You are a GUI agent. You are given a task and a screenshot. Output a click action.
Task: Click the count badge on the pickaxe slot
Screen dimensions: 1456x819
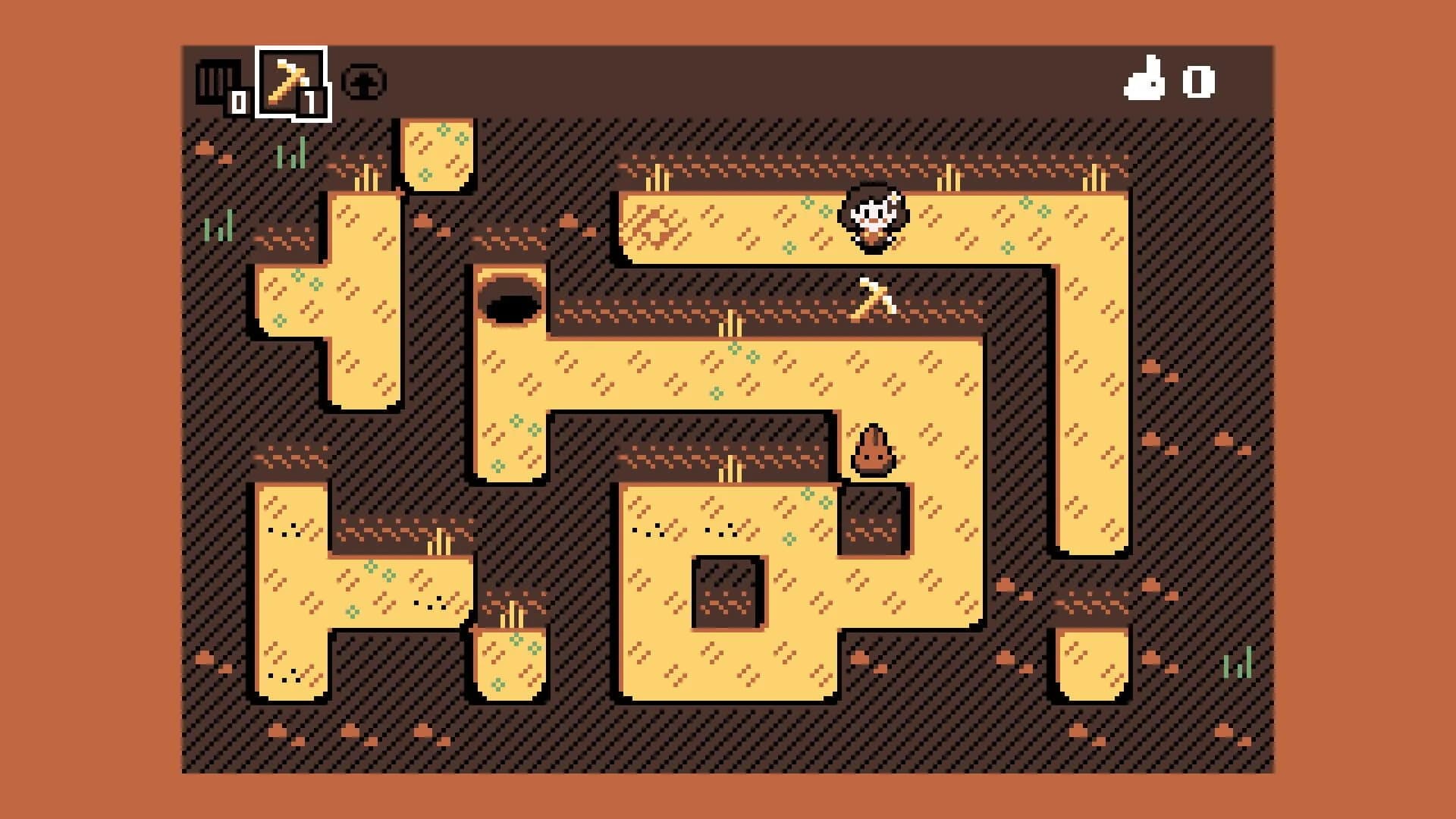pyautogui.click(x=311, y=100)
